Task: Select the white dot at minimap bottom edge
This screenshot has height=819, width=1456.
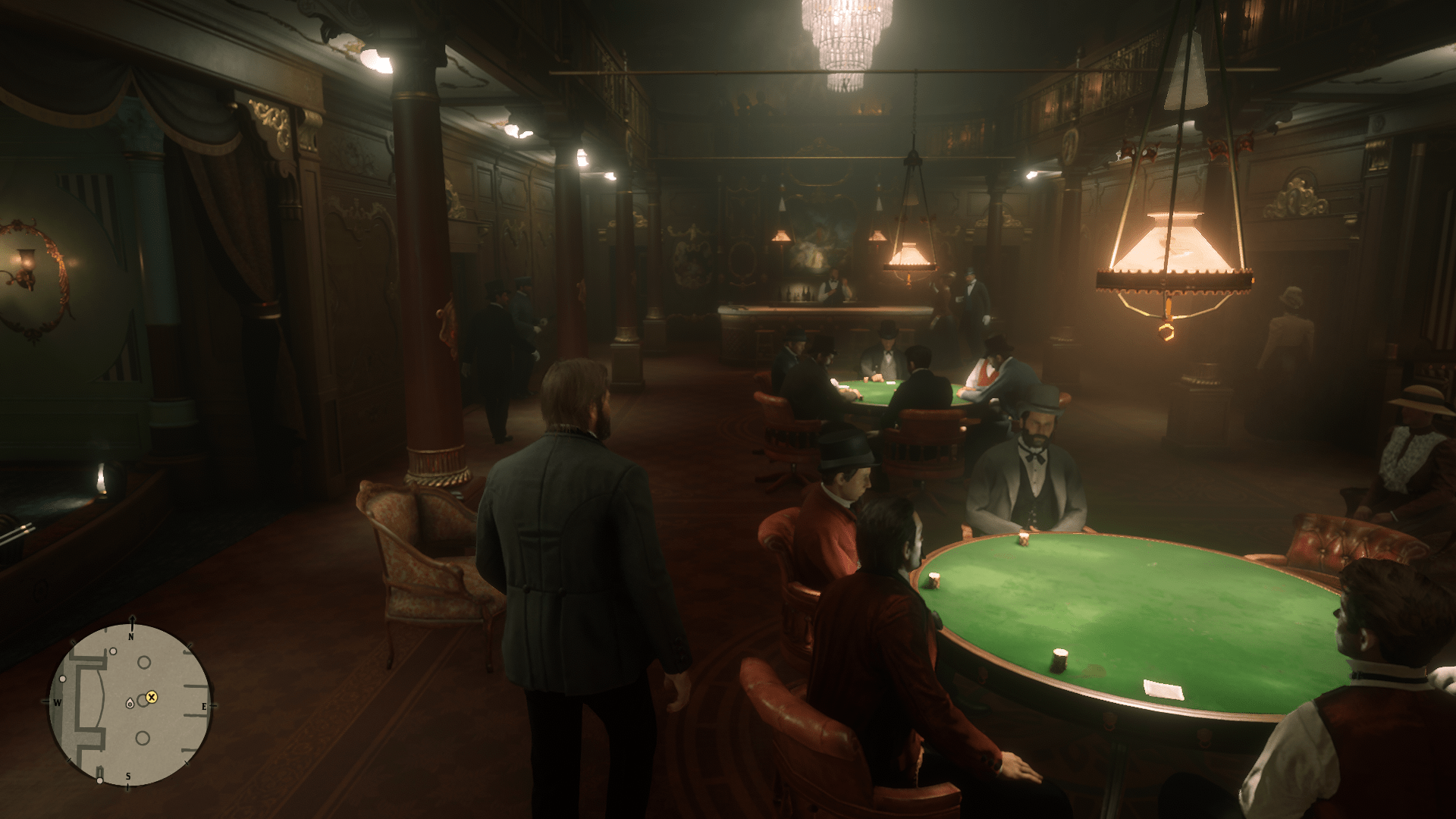Action: (100, 781)
